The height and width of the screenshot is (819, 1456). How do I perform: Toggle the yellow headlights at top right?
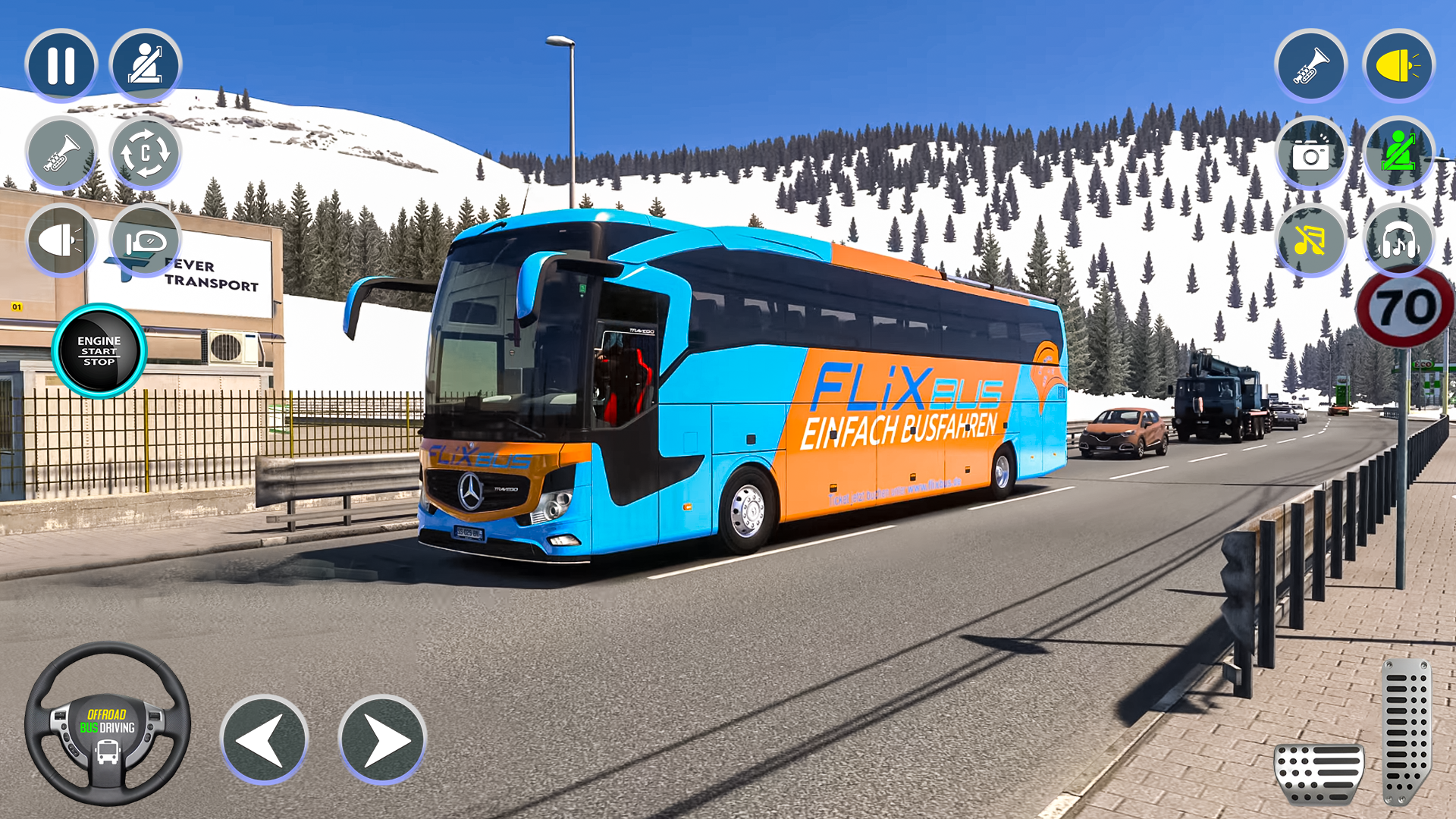click(1399, 67)
